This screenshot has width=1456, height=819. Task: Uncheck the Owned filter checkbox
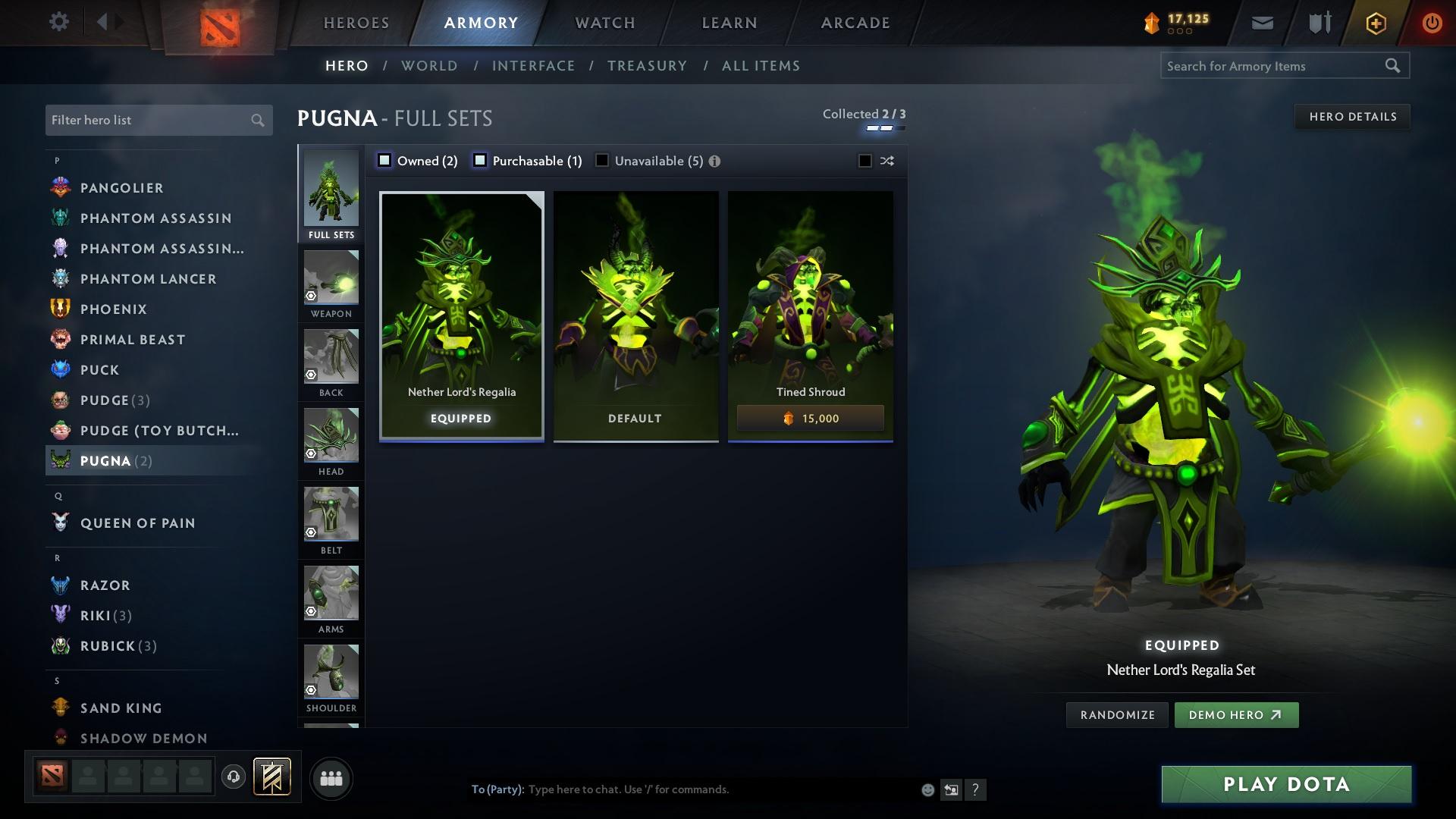tap(384, 160)
